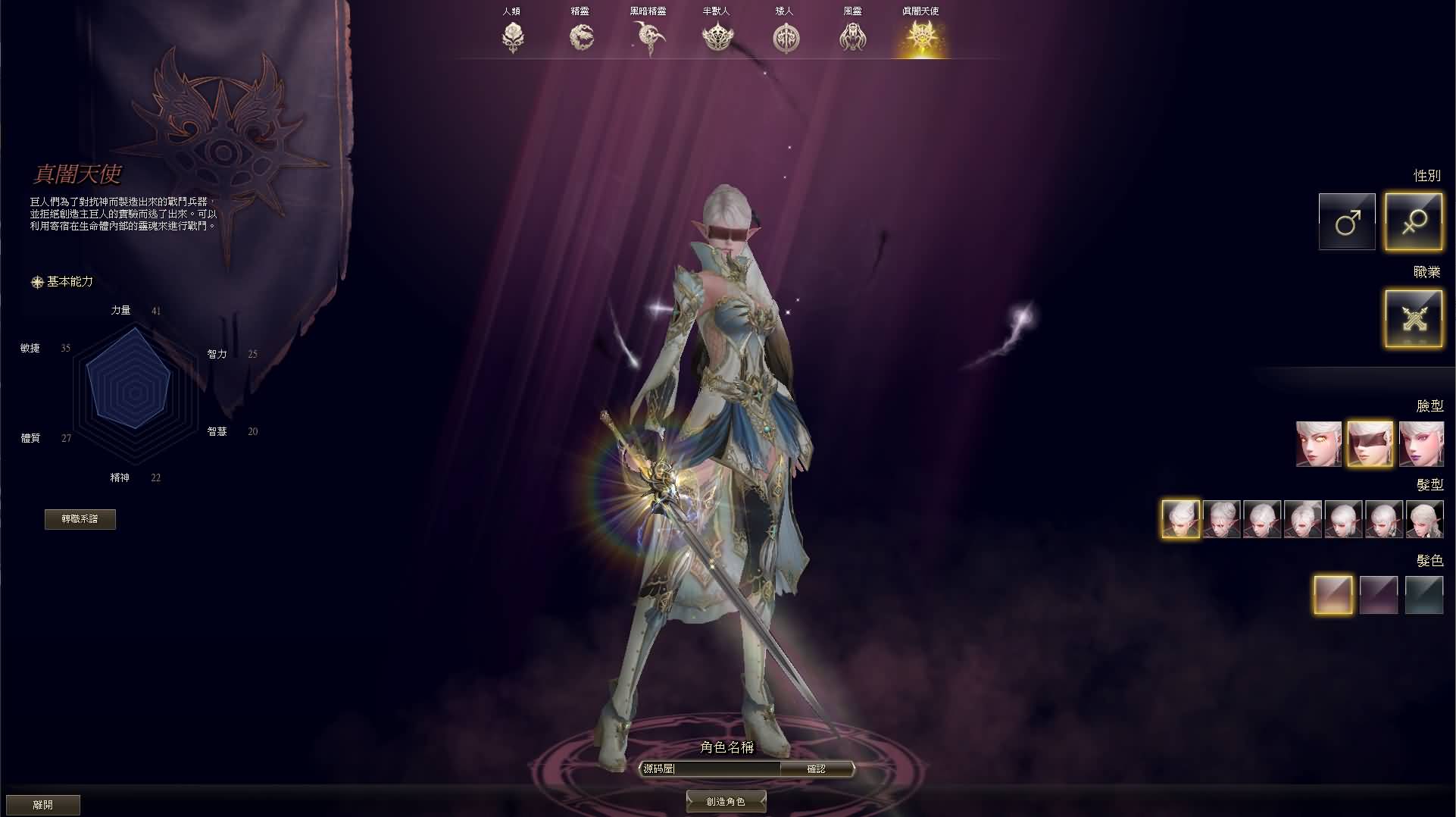Open the 職業 crossed-swords class icon

(1414, 318)
